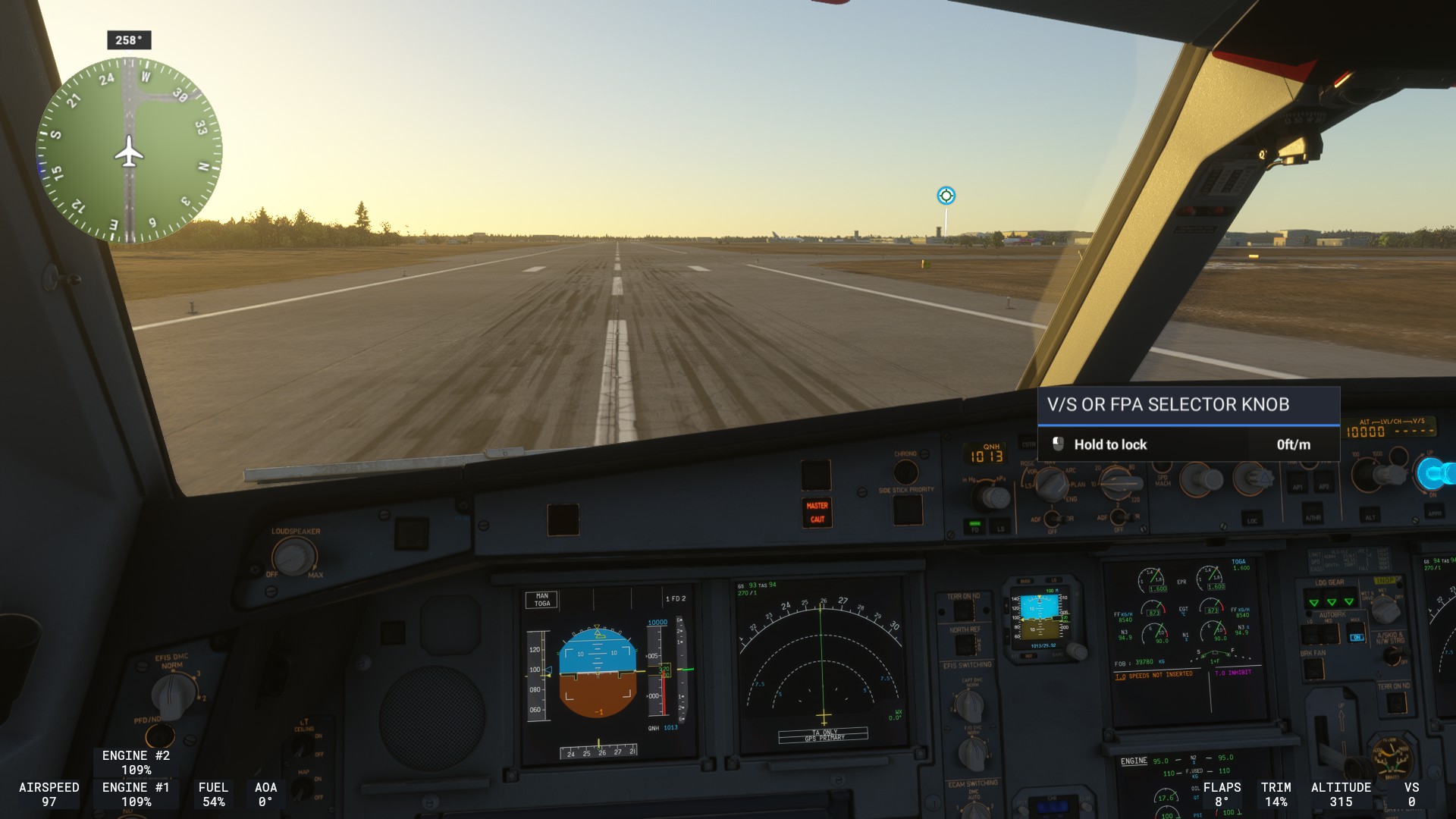Screen dimensions: 1456x819
Task: Arm the APPR approach button
Action: [1435, 513]
